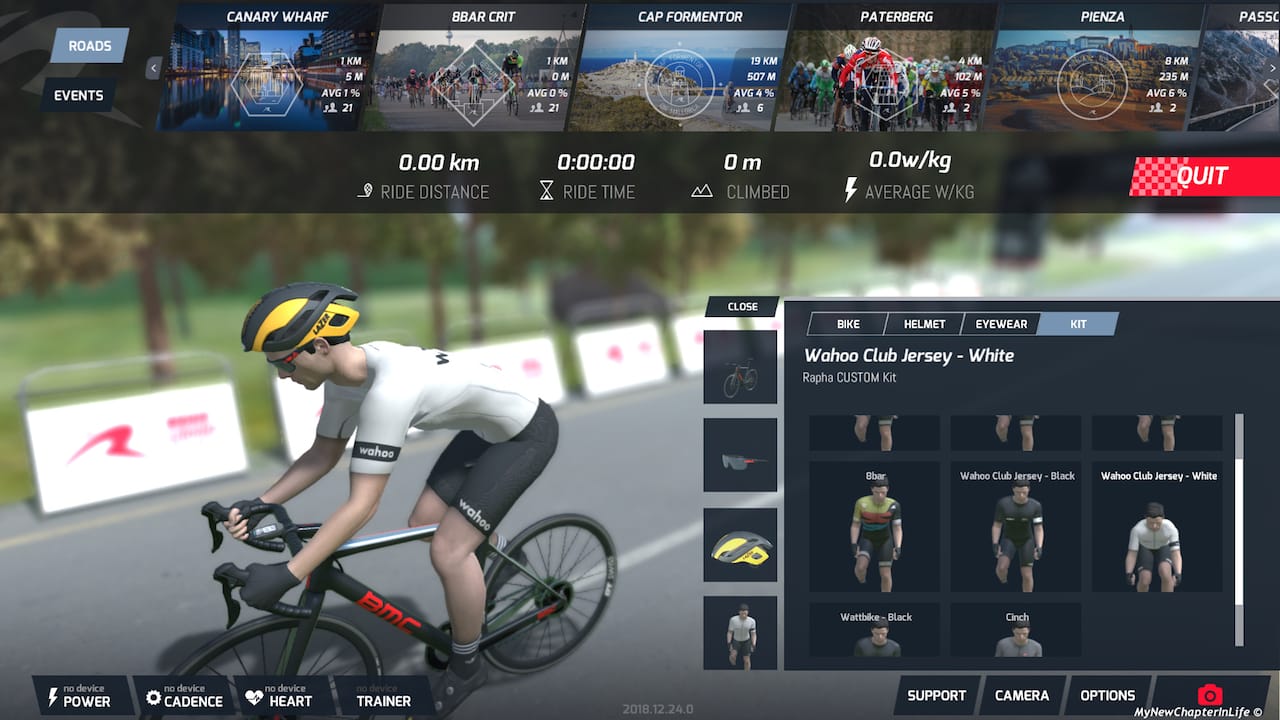The image size is (1280, 720).
Task: Switch to the EYEWEAR tab
Action: pyautogui.click(x=1001, y=323)
